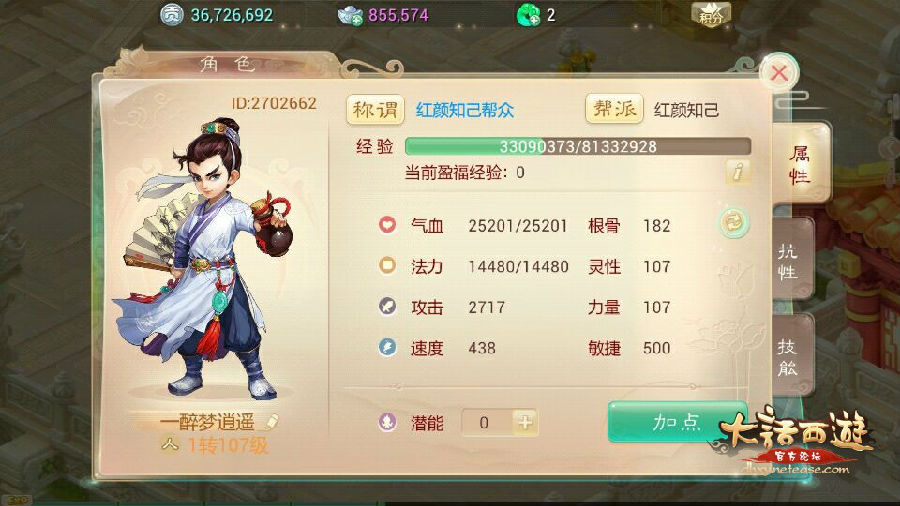Click the green 加点 allocate points button

(676, 422)
